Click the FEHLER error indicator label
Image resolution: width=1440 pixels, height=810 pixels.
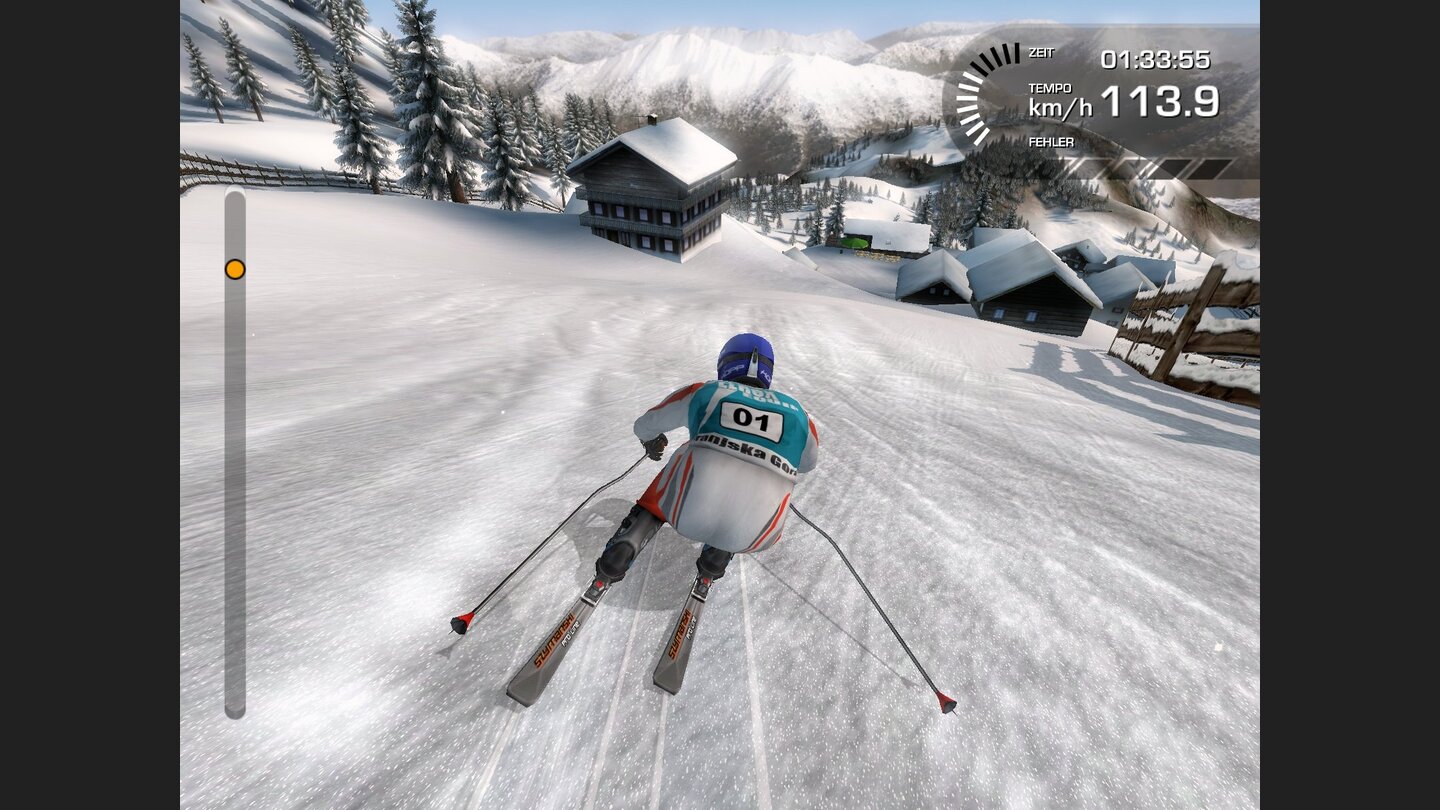(1050, 141)
